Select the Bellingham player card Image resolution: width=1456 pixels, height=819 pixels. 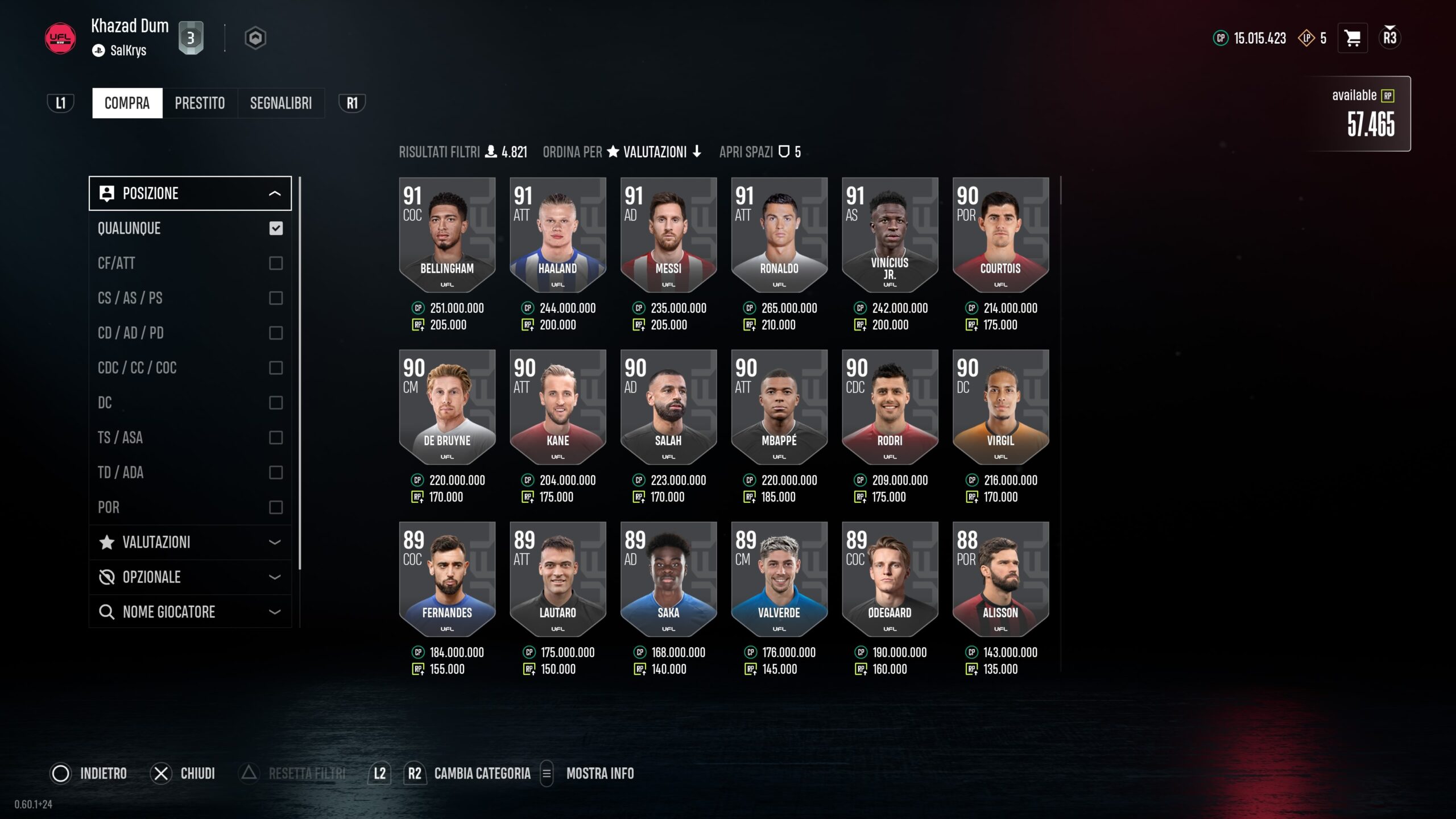click(x=447, y=235)
